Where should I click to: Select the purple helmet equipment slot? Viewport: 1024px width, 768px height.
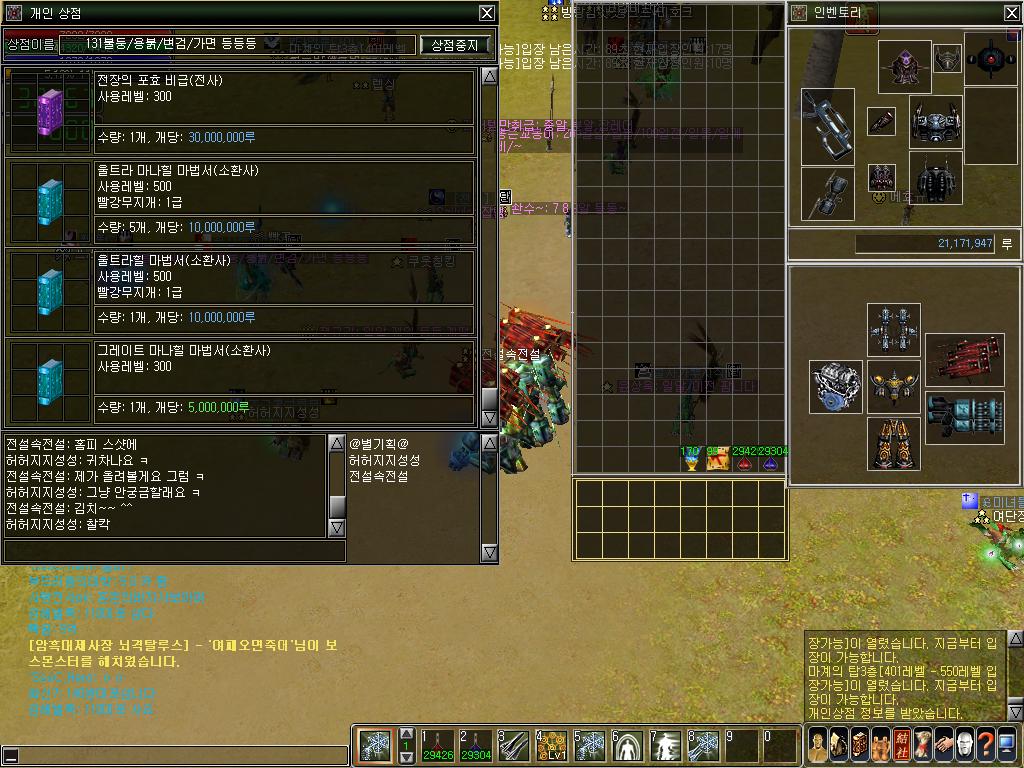904,66
